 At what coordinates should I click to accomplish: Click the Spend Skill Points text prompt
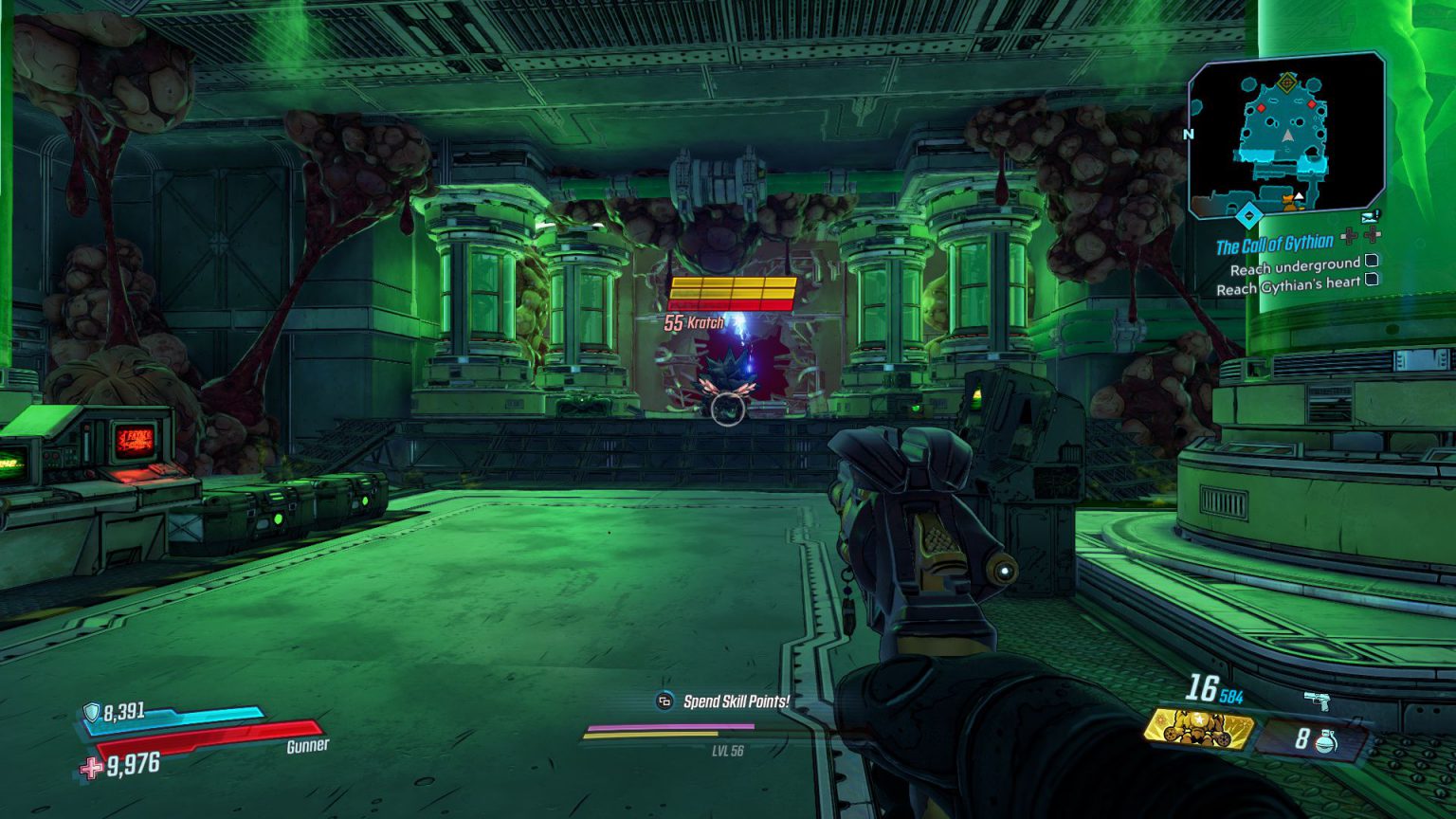coord(737,701)
